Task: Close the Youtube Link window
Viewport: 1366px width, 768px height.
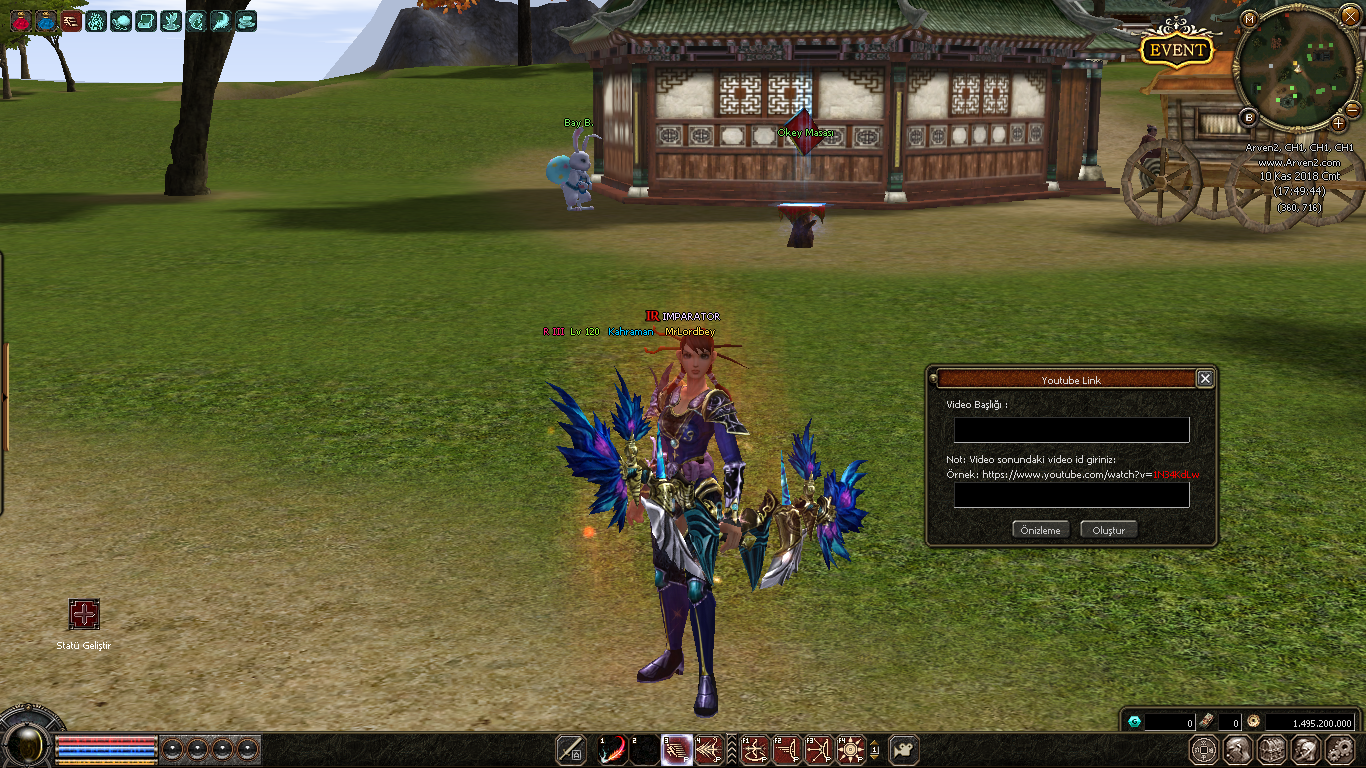Action: click(x=1205, y=379)
